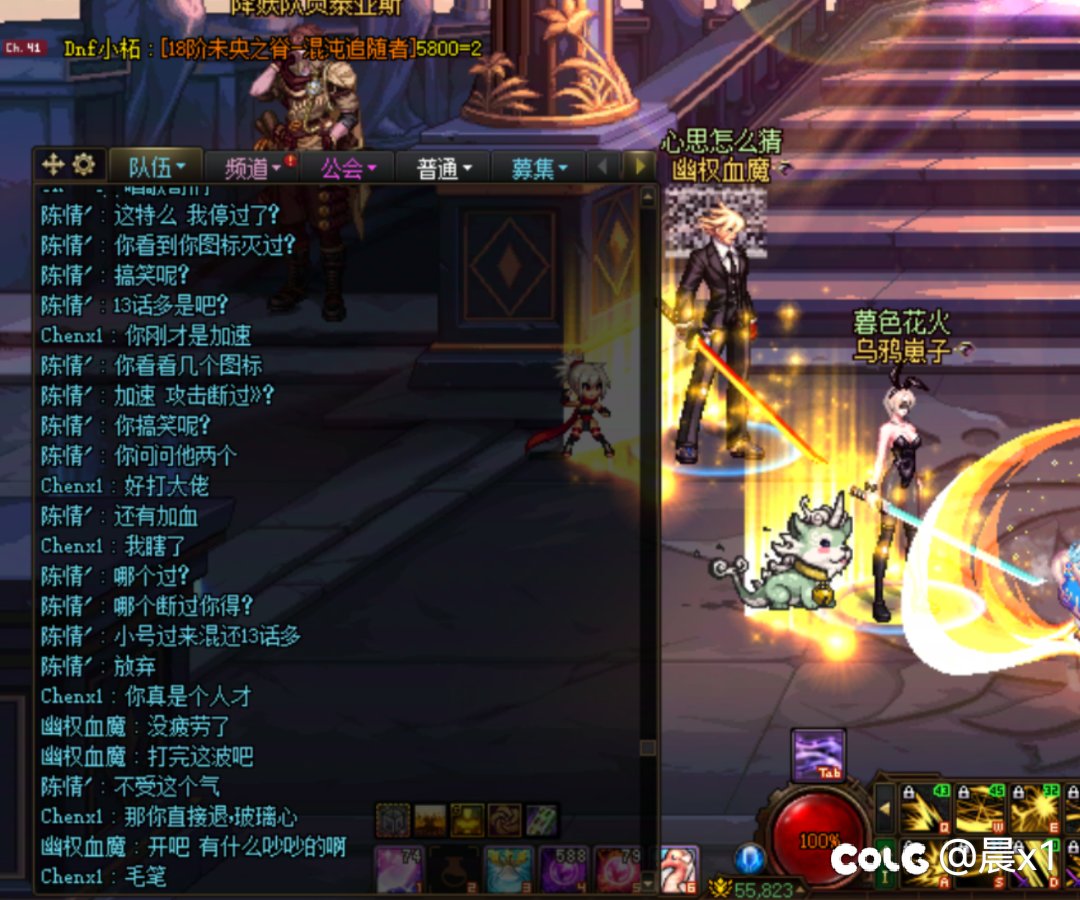Image resolution: width=1080 pixels, height=900 pixels.
Task: Switch to the 普通 chat tab
Action: point(443,168)
